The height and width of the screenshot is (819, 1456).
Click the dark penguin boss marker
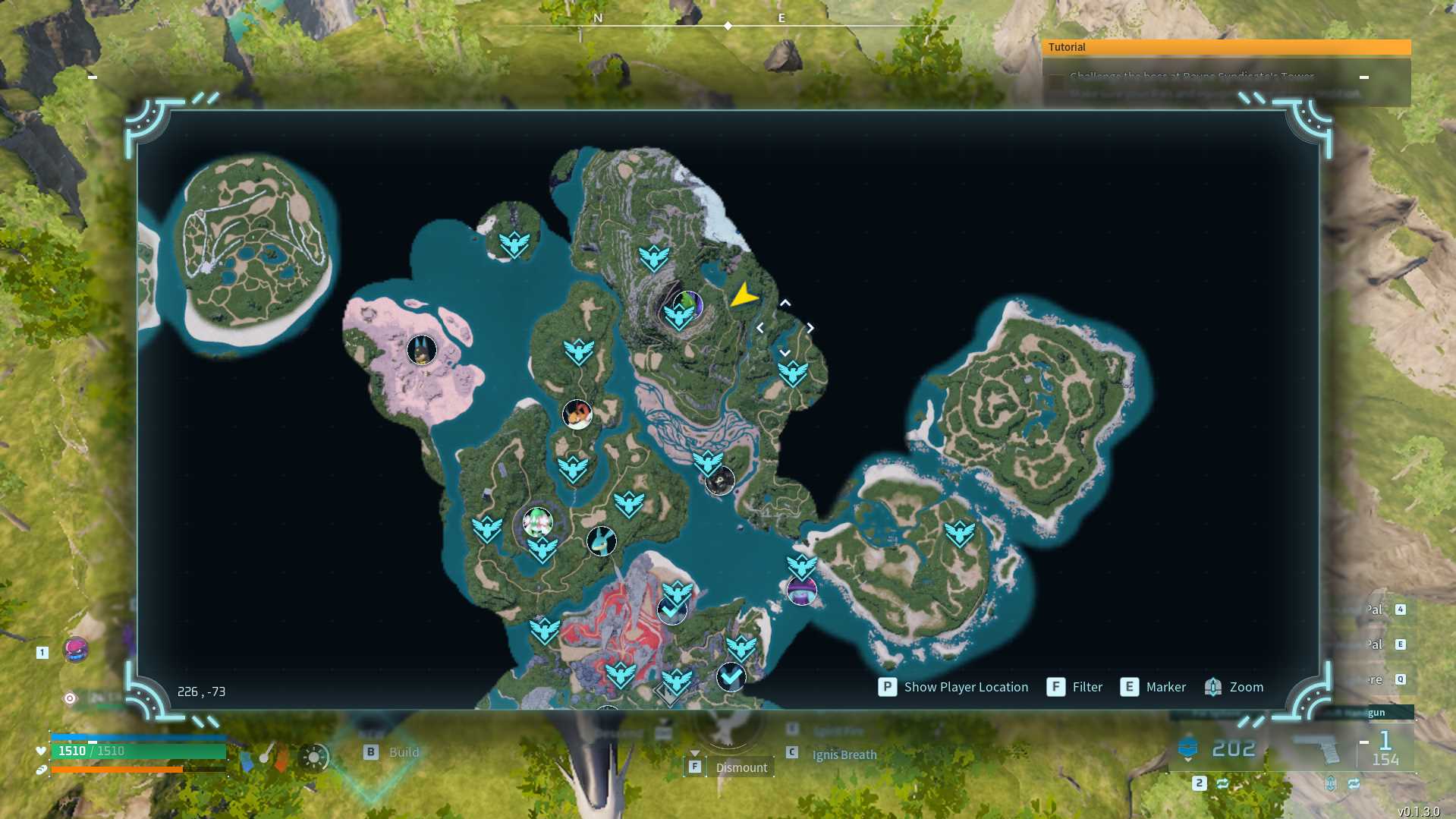click(x=720, y=480)
